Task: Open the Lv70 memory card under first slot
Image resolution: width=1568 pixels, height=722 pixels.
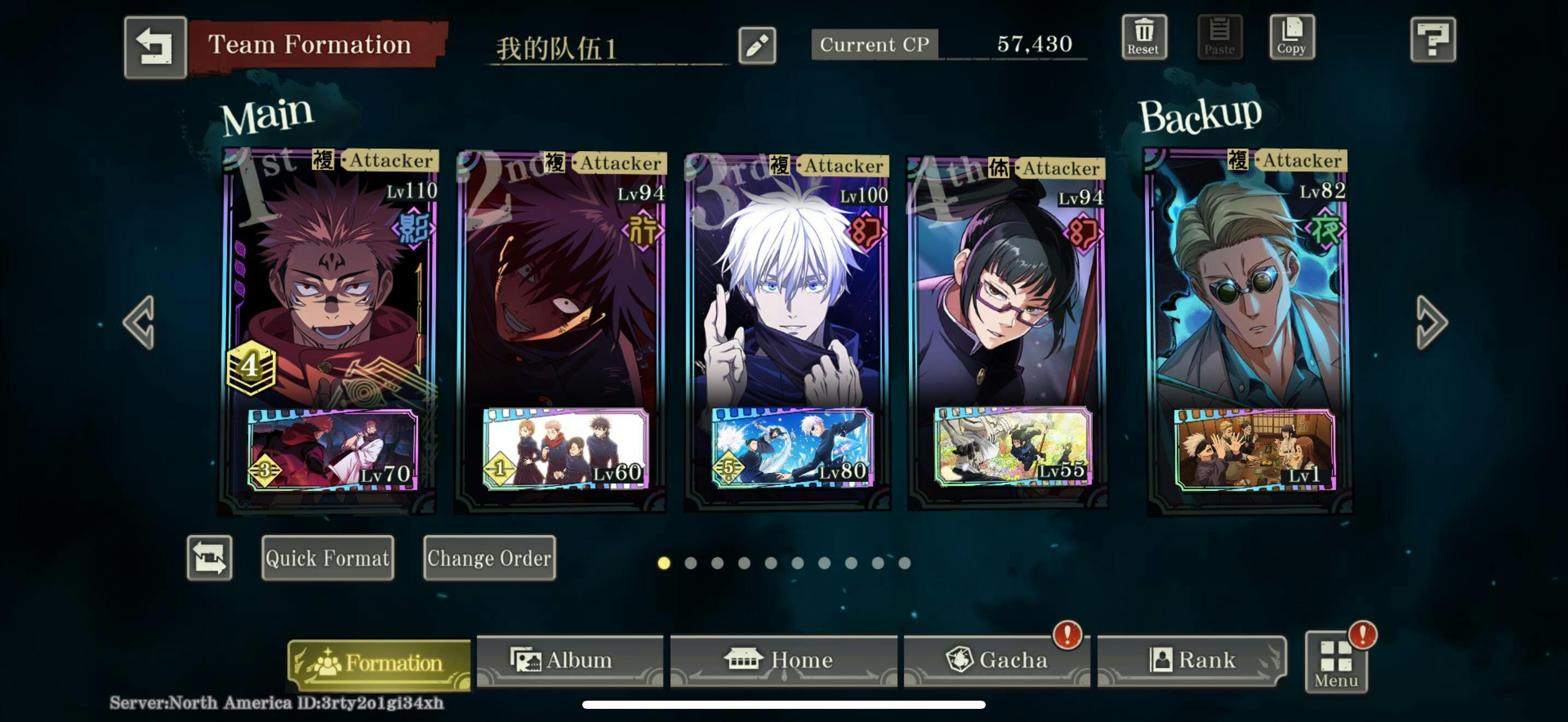Action: (332, 450)
